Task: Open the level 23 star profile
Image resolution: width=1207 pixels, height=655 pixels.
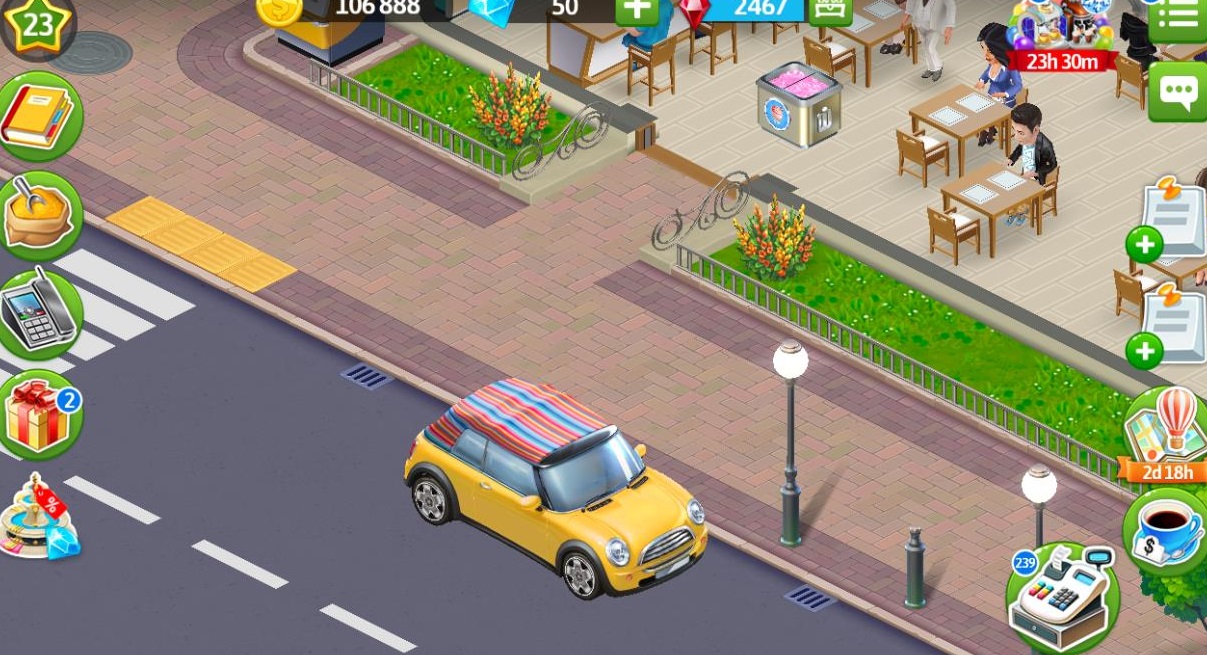Action: [x=35, y=24]
